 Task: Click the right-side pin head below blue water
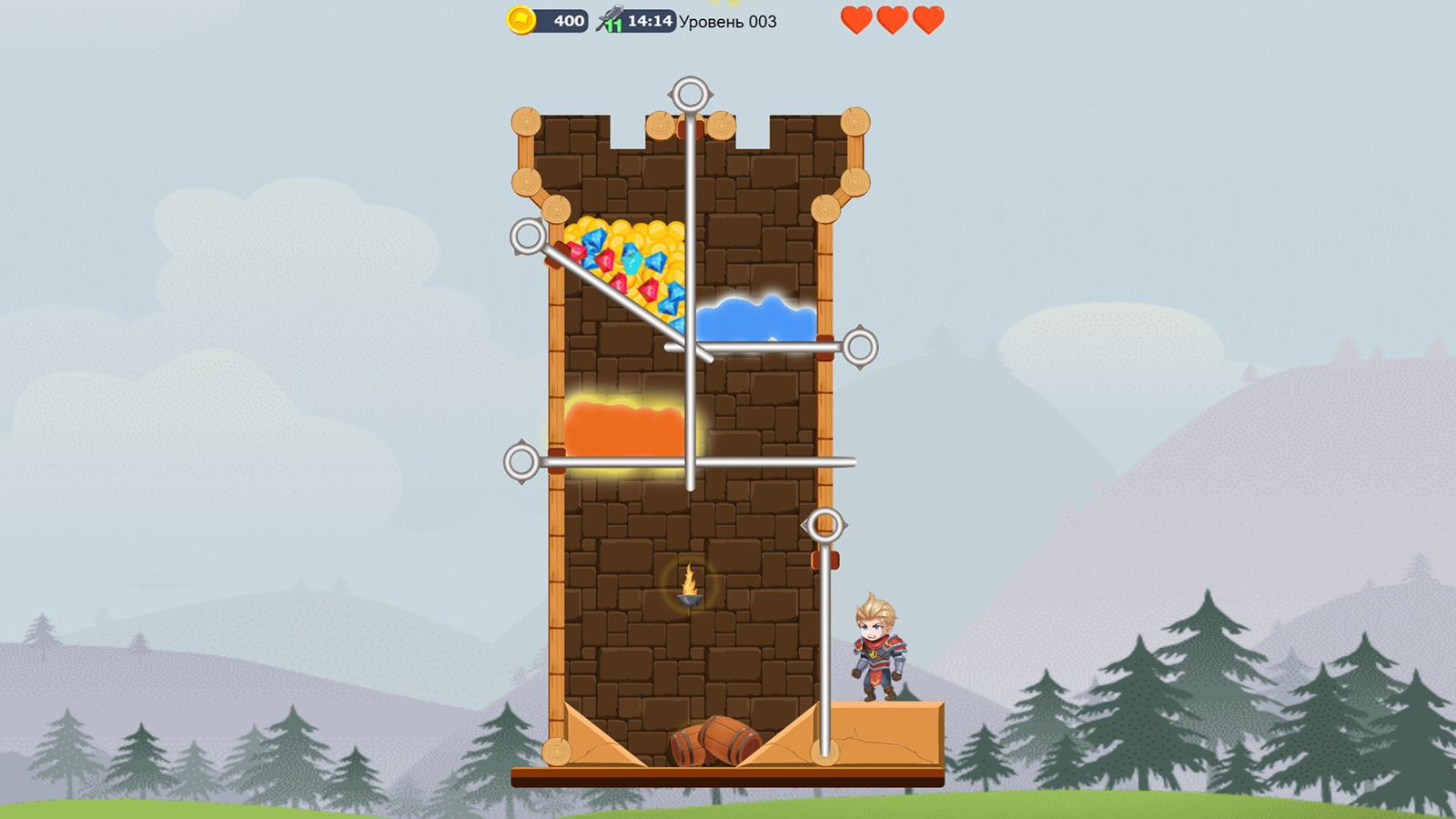[x=860, y=346]
